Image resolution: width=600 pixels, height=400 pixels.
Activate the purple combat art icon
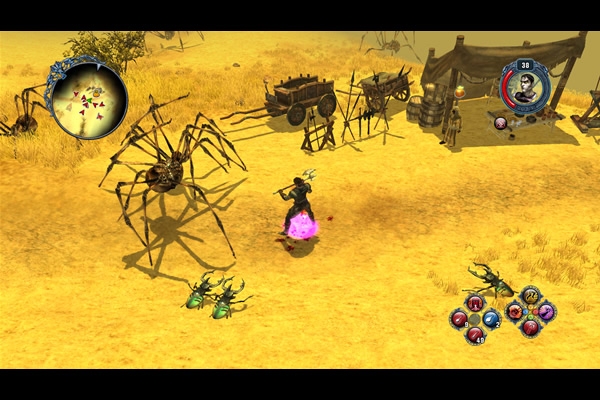tap(546, 311)
